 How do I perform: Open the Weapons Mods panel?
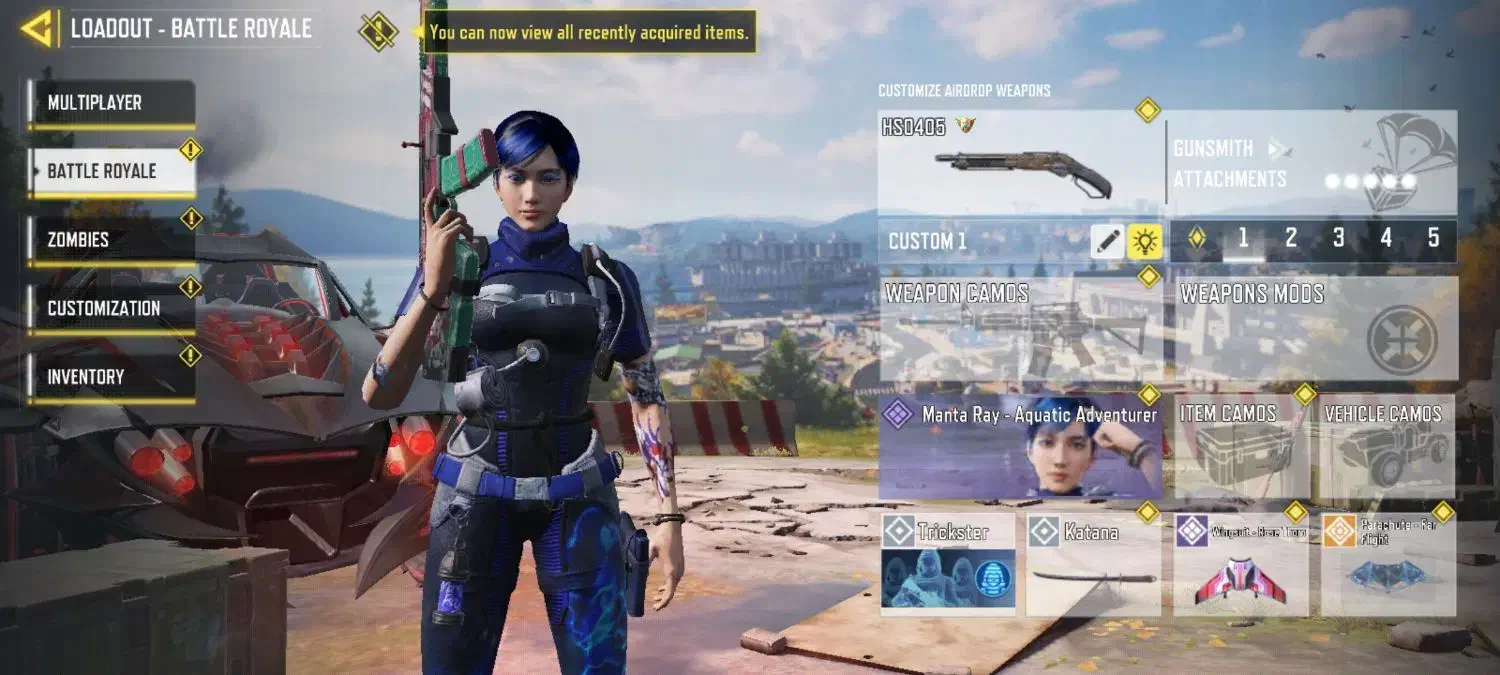pos(1315,330)
